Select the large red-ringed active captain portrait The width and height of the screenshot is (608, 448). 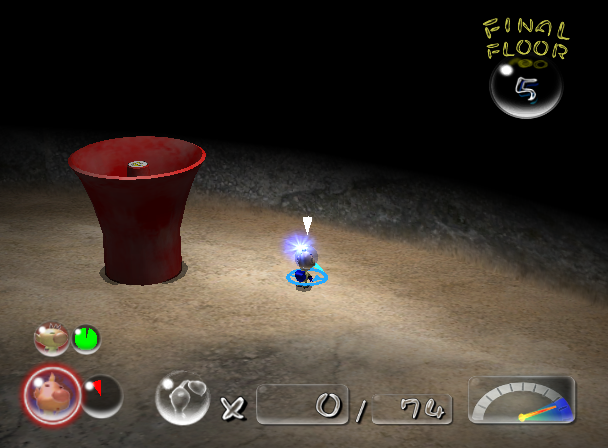[x=51, y=394]
